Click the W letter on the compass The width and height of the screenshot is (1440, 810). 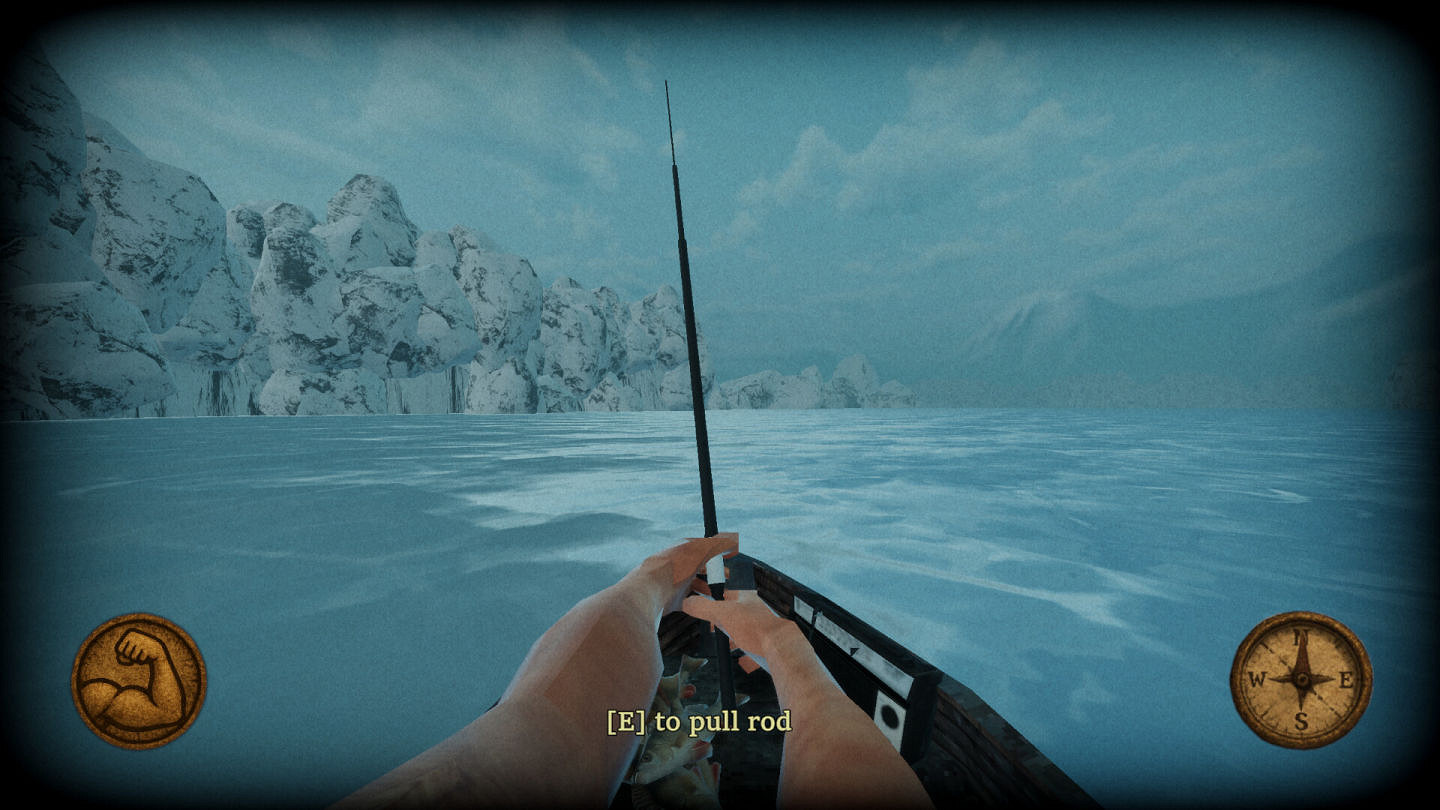point(1258,679)
